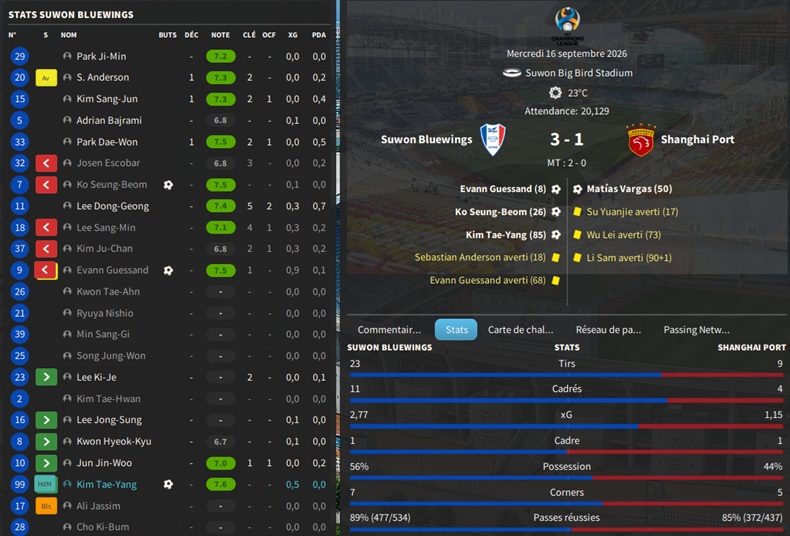Sort the table by BUTS column
This screenshot has width=790, height=536.
point(167,35)
